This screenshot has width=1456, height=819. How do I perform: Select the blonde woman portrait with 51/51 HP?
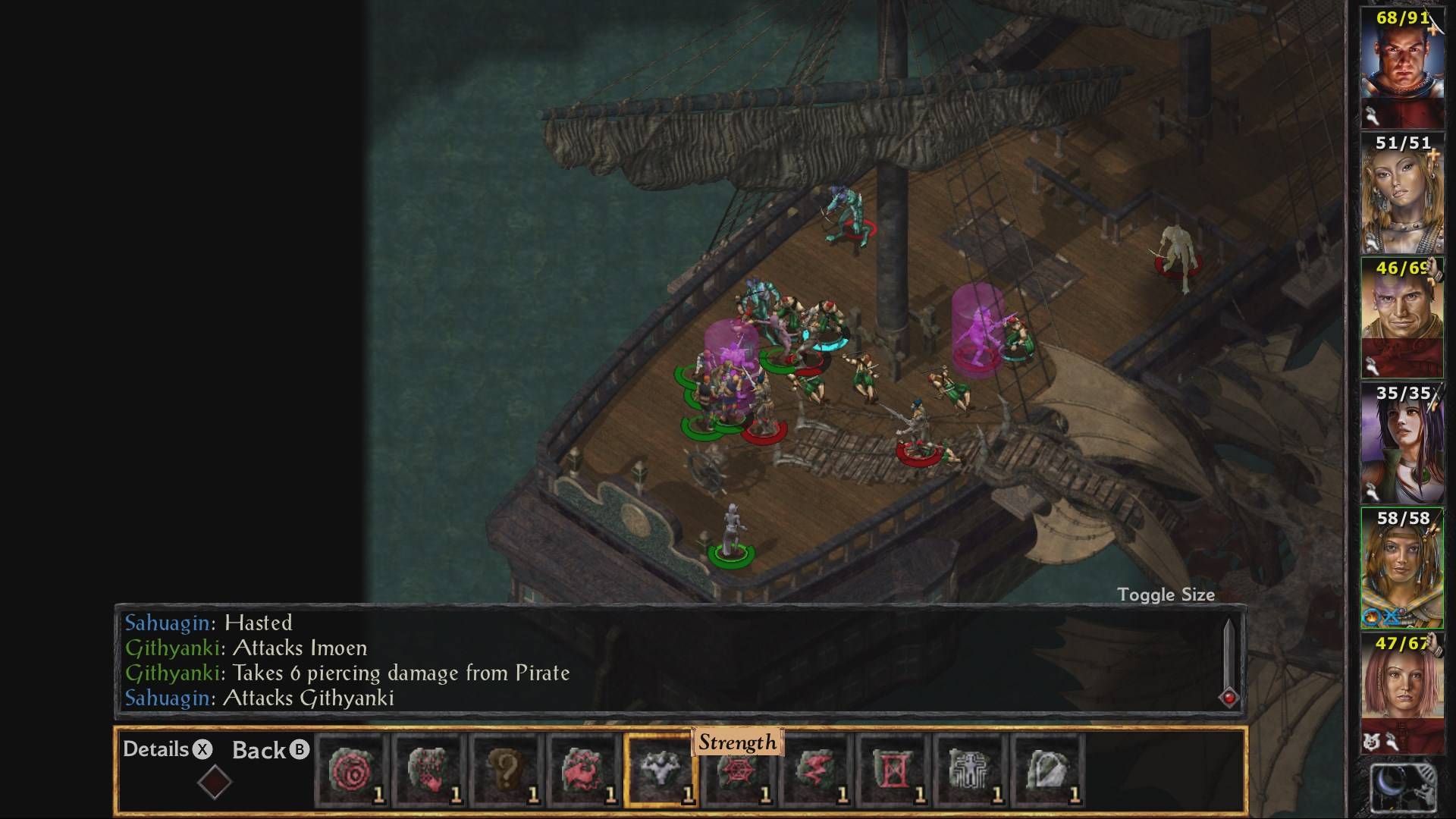(x=1402, y=193)
